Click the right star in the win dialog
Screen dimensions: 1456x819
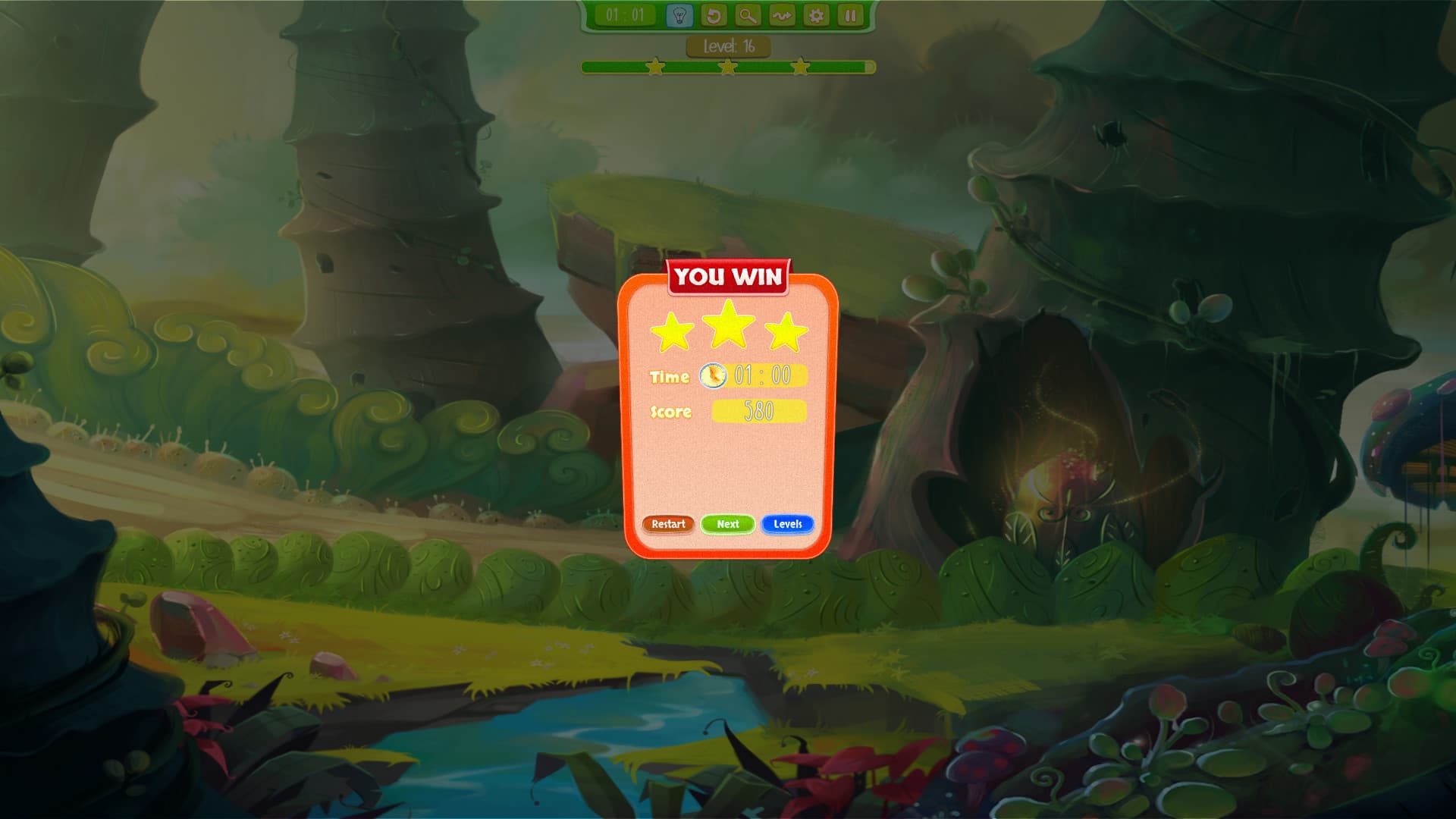point(787,334)
